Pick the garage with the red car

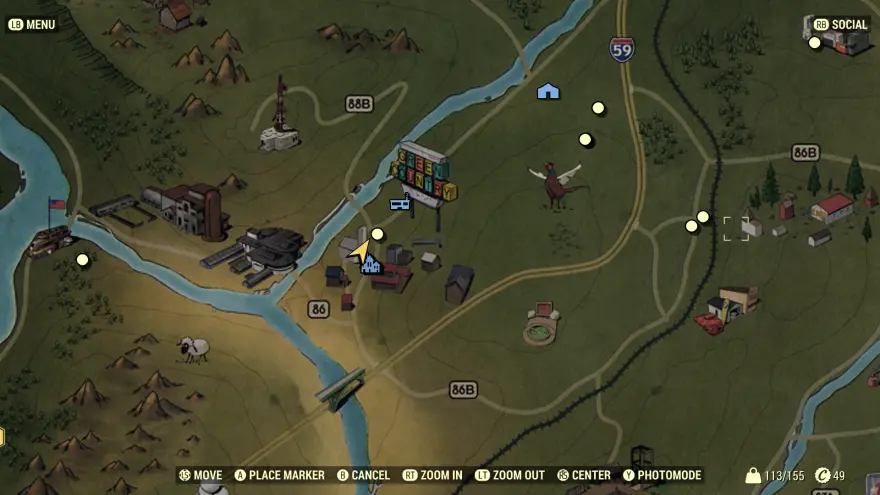tap(728, 307)
